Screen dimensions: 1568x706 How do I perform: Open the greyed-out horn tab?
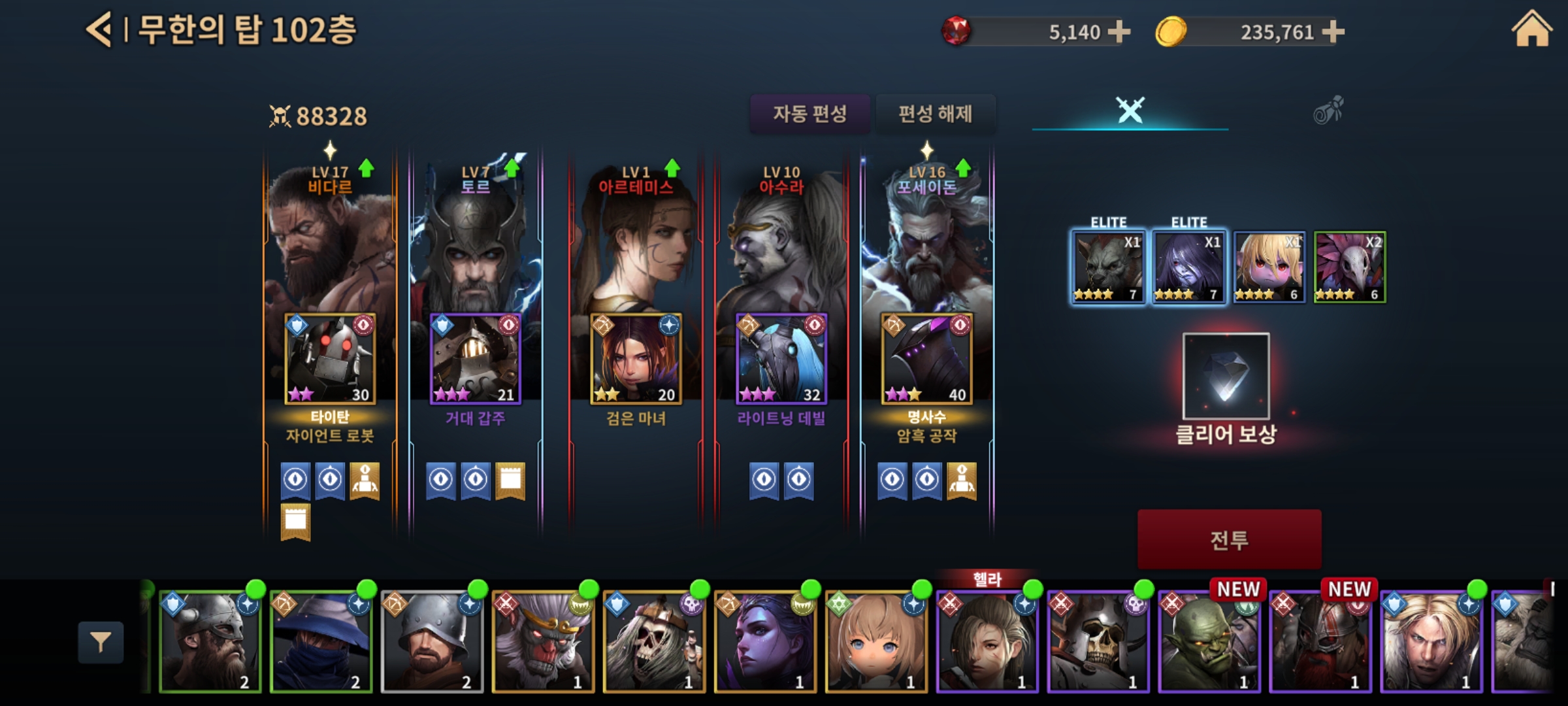(x=1328, y=110)
